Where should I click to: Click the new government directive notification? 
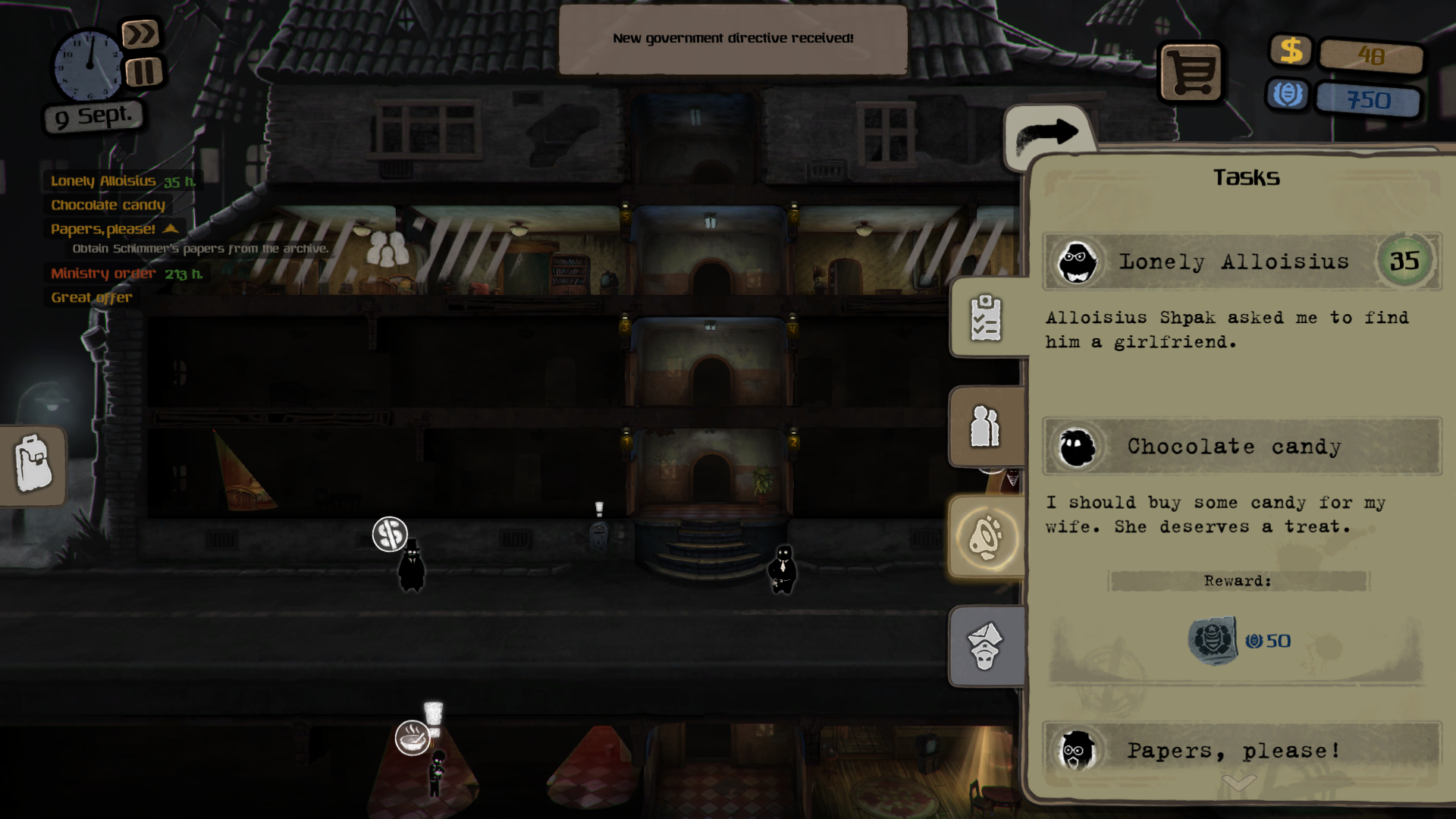733,39
